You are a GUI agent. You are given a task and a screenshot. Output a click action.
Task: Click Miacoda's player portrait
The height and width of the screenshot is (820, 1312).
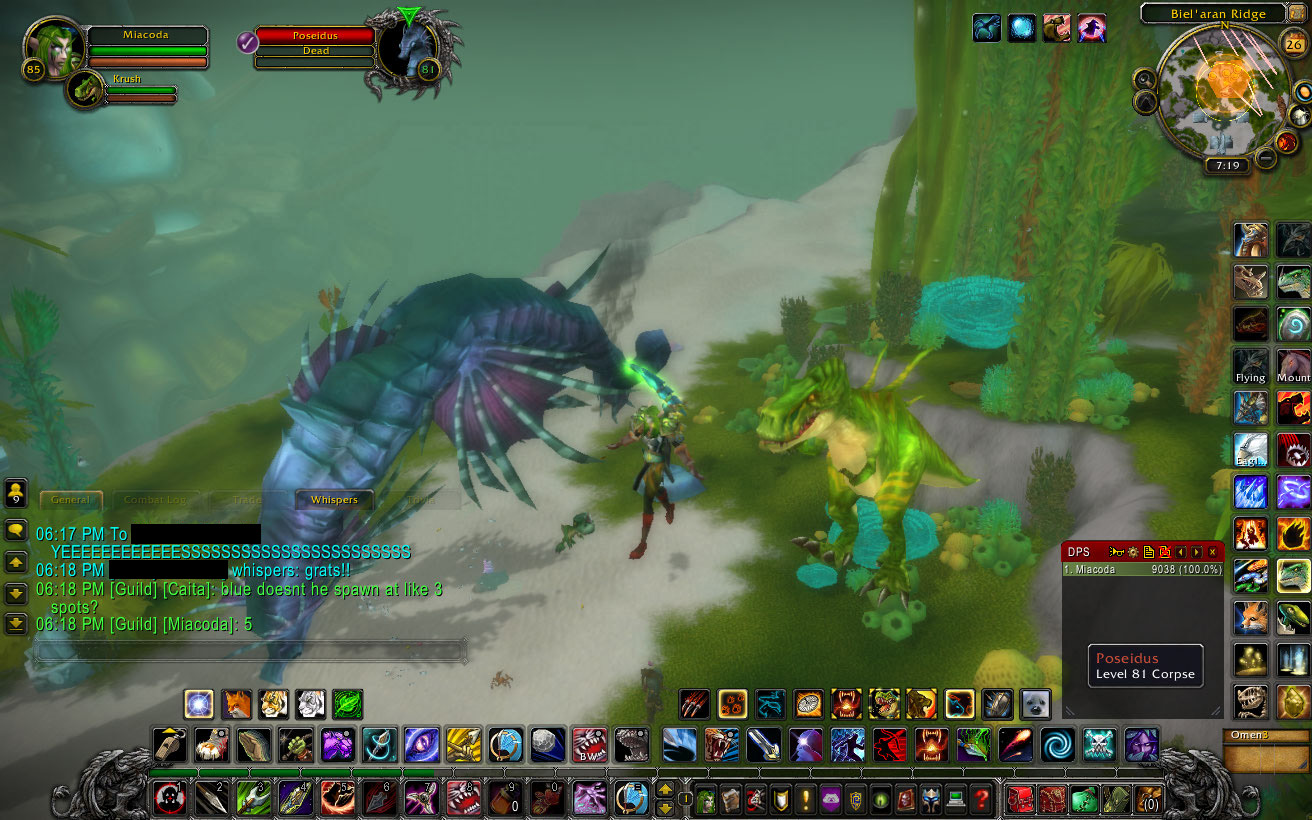(x=55, y=47)
